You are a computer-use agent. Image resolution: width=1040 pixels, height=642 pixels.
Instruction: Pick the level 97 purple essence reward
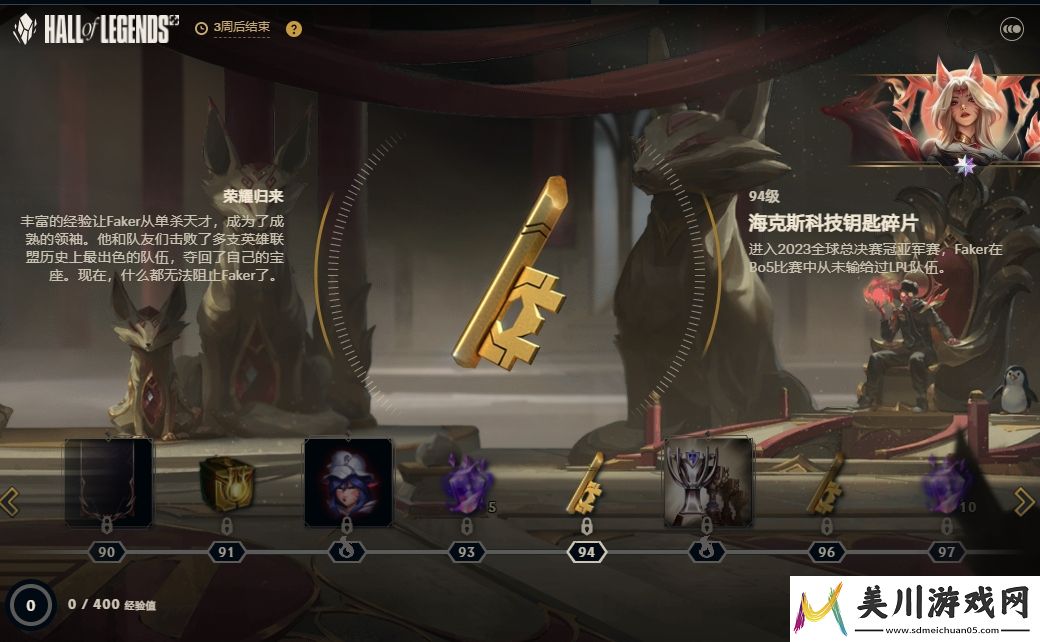click(x=946, y=480)
